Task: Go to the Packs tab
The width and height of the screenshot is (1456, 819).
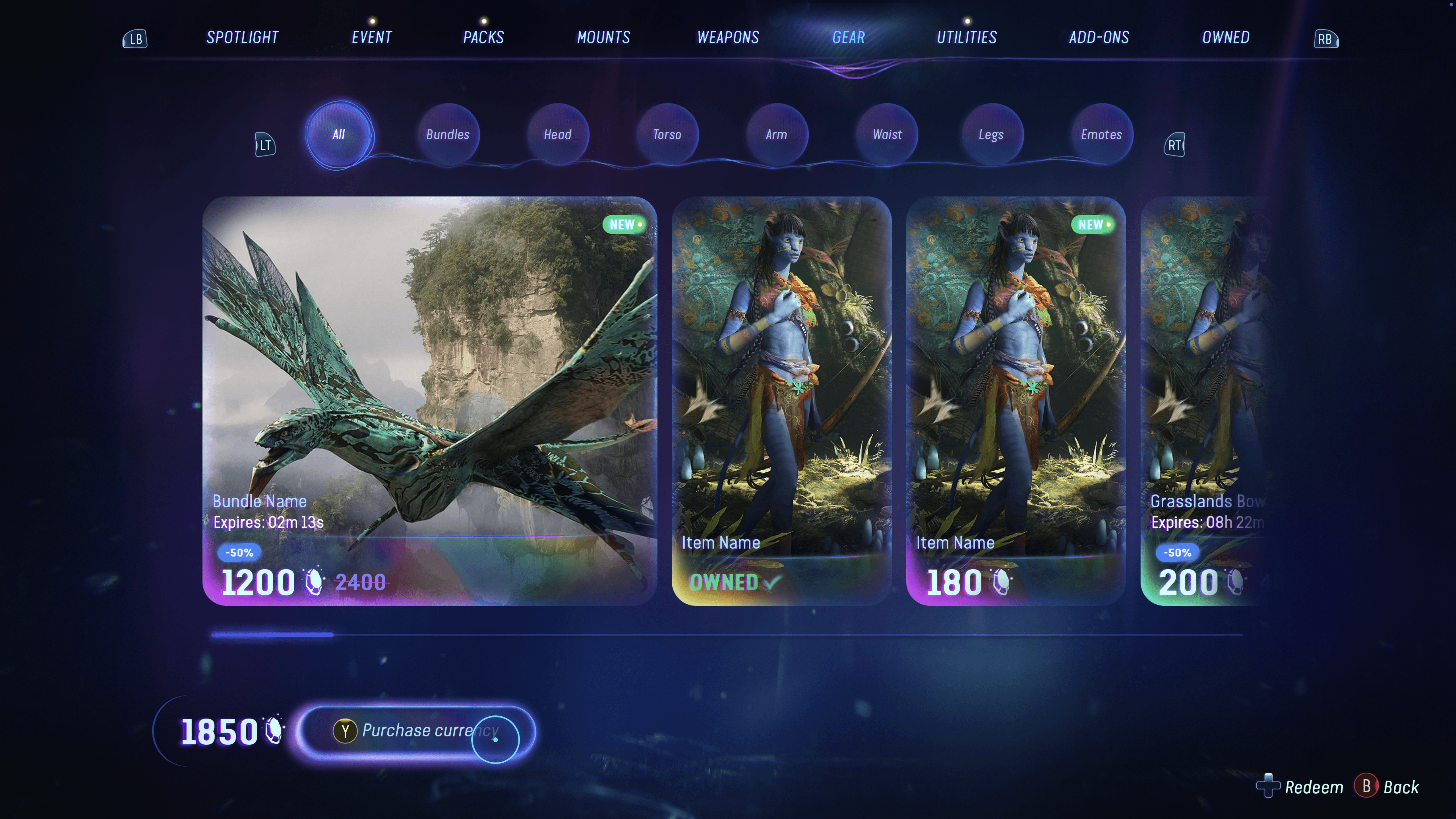Action: [x=483, y=37]
